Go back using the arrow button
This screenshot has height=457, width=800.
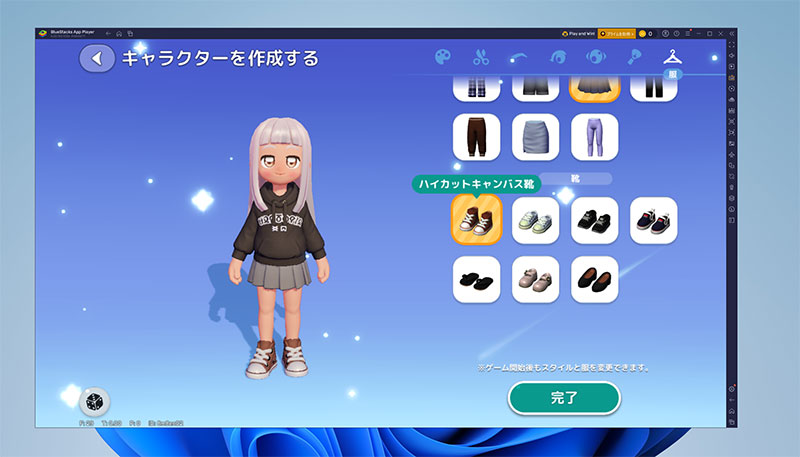click(97, 58)
